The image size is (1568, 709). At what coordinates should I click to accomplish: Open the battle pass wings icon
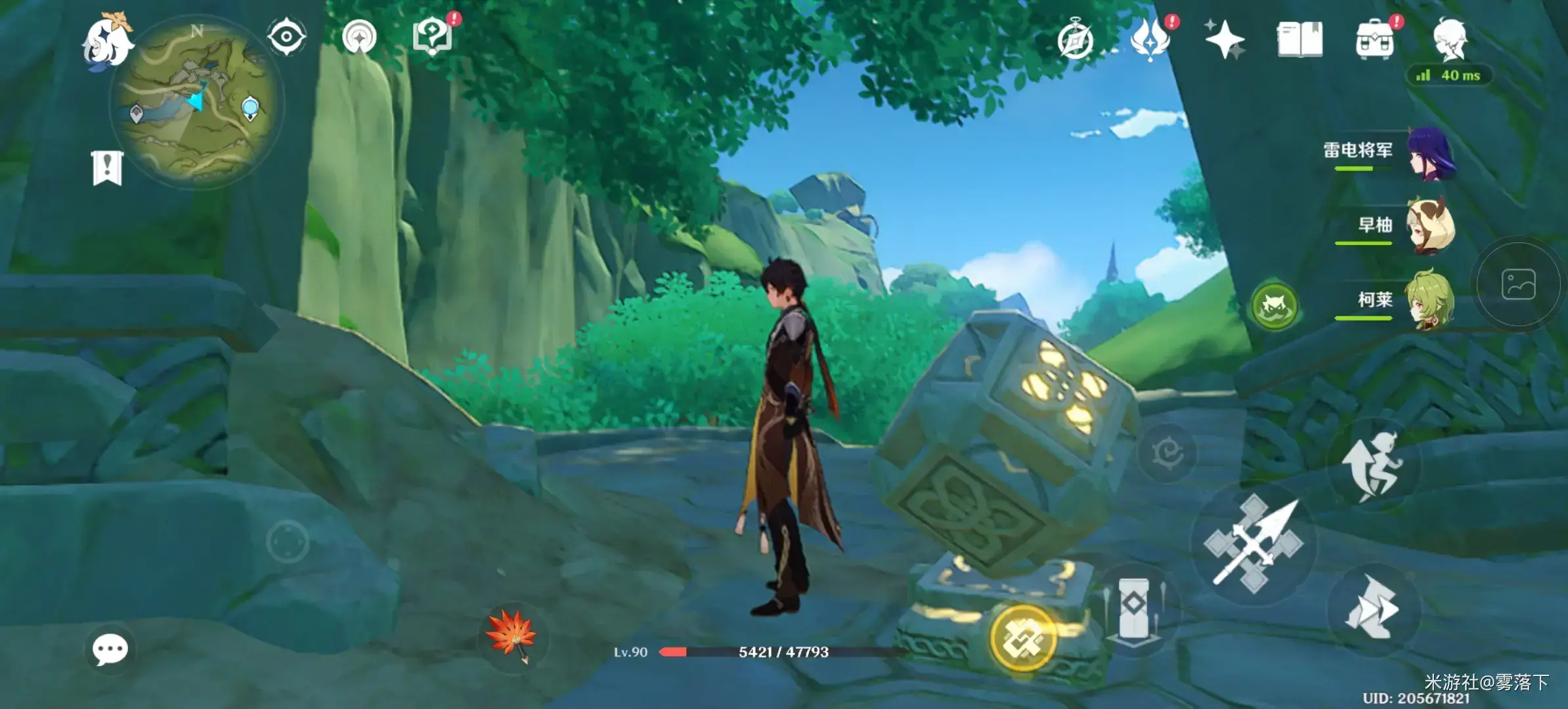point(1150,39)
